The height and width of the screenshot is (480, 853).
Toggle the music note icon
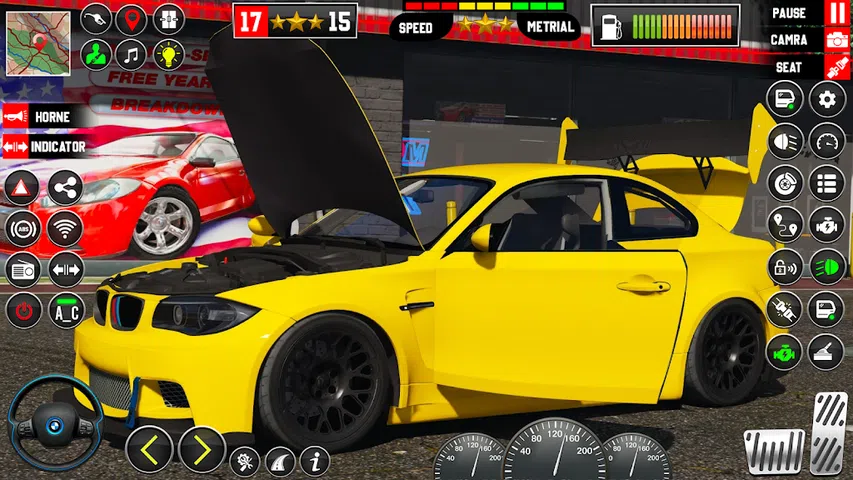(131, 55)
